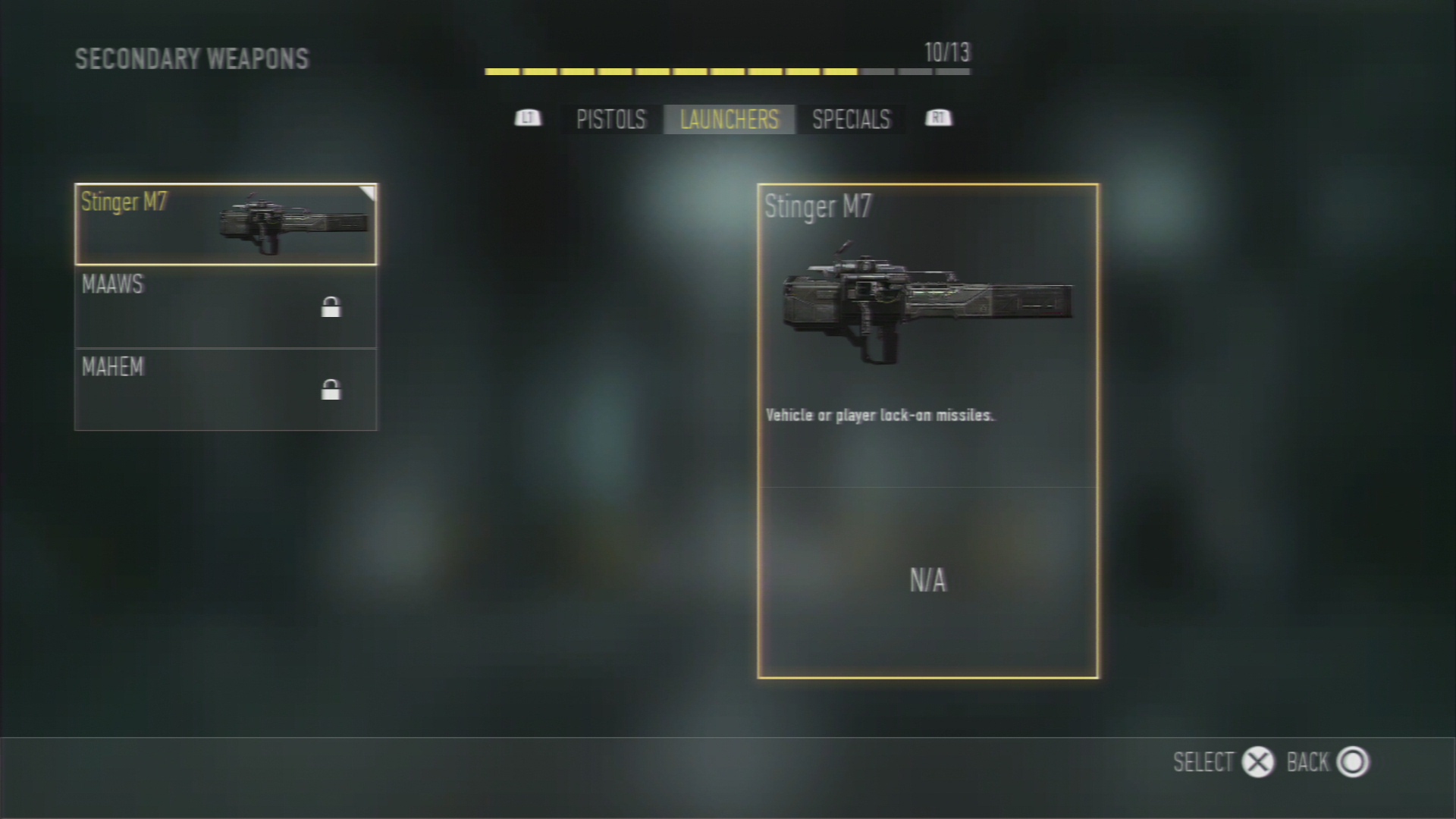
Task: Open the Specials tab
Action: coord(851,120)
